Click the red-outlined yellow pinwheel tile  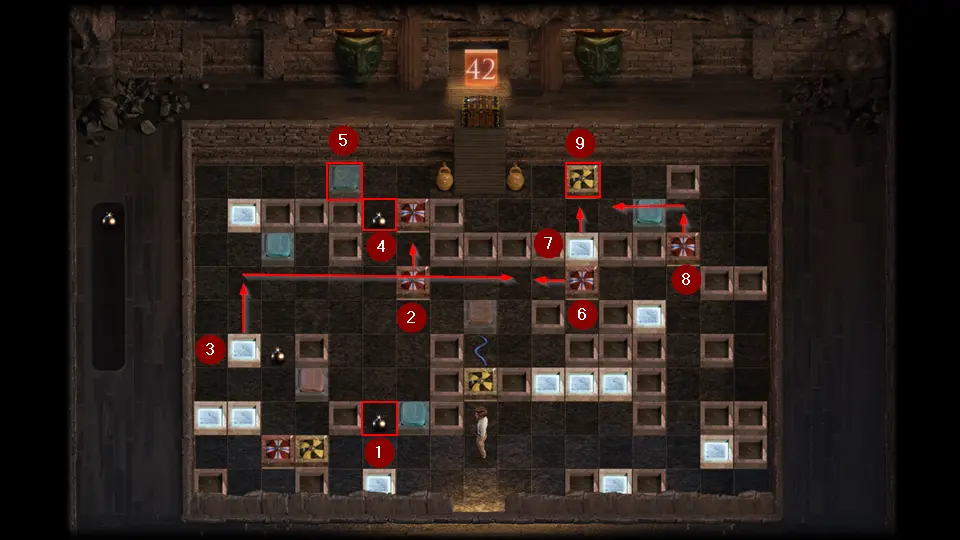point(582,180)
